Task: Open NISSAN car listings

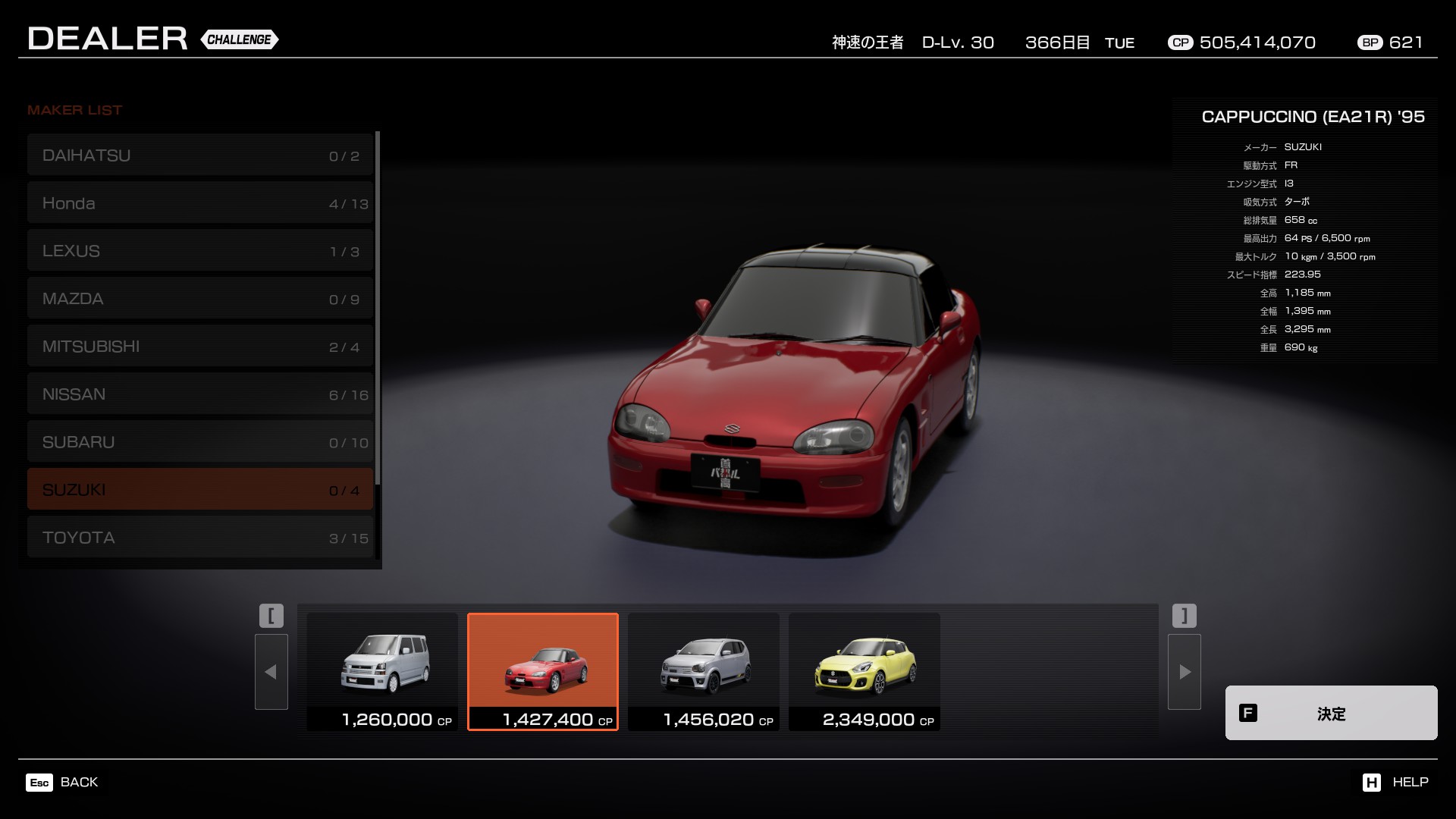Action: pos(200,394)
